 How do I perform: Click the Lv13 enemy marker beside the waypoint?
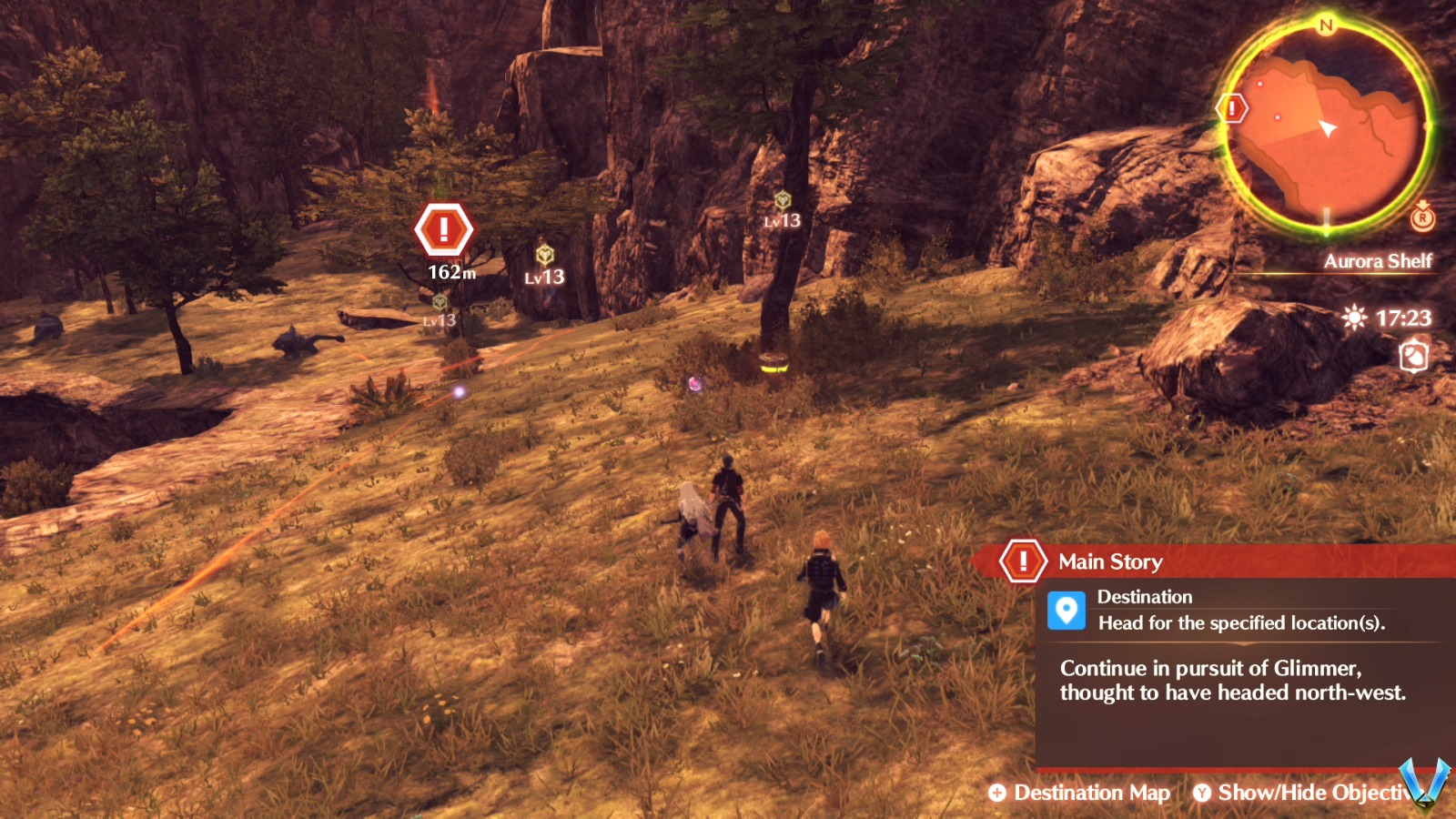click(543, 258)
